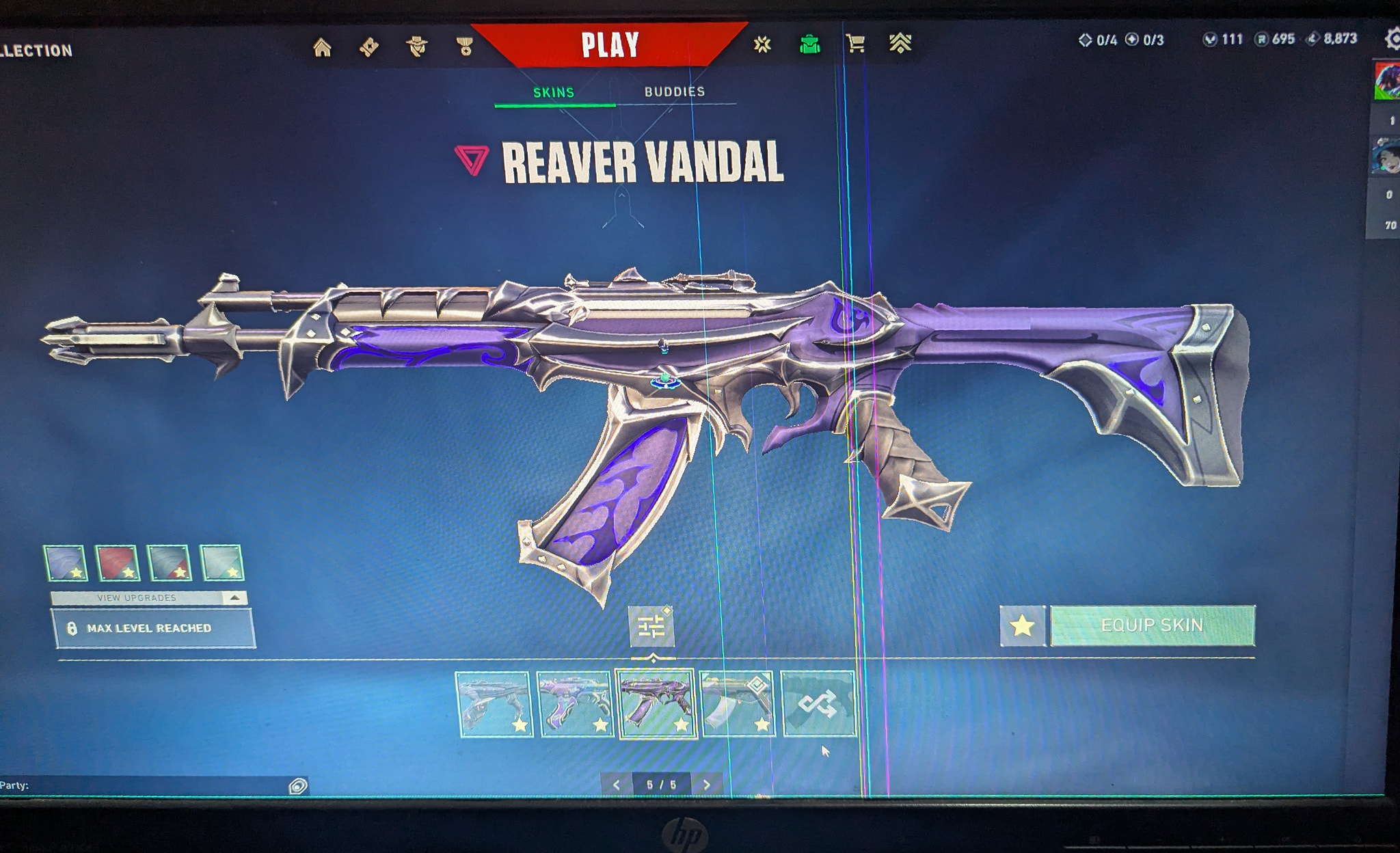This screenshot has height=853, width=1400.
Task: Switch to the BUDDIES tab
Action: pos(675,90)
